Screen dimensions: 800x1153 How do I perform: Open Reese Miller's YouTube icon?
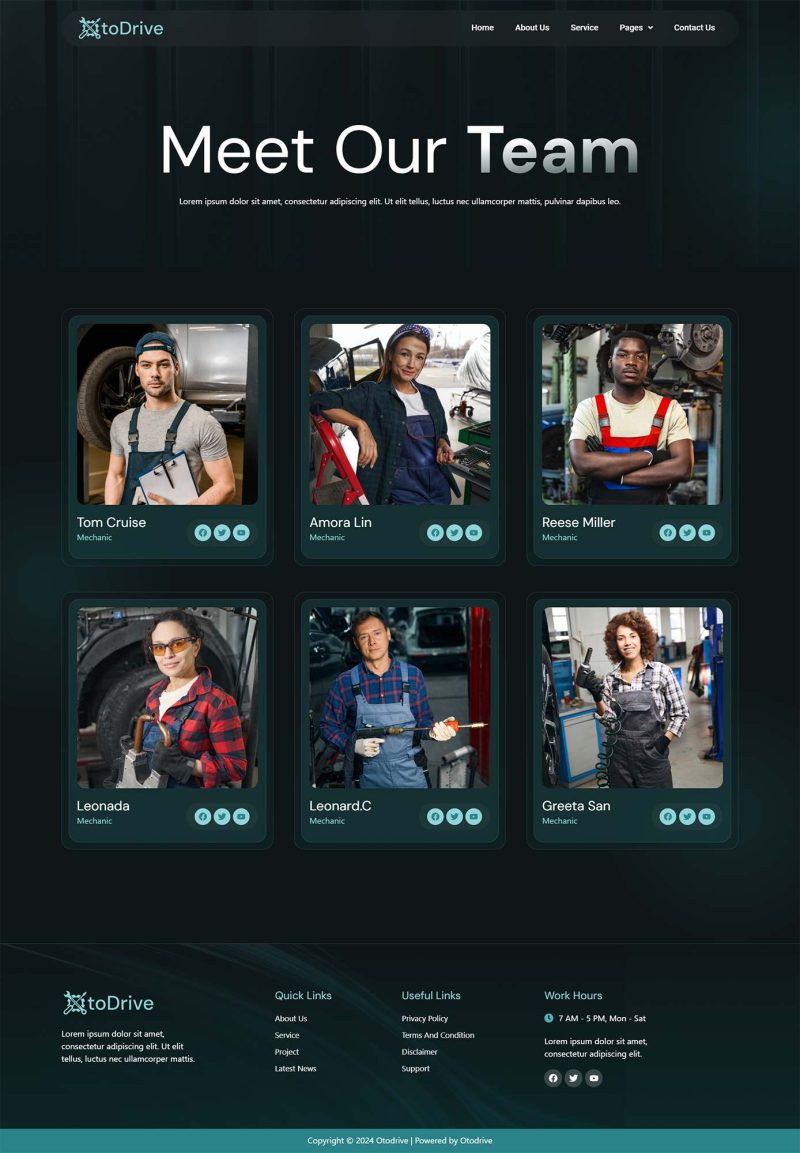(706, 533)
